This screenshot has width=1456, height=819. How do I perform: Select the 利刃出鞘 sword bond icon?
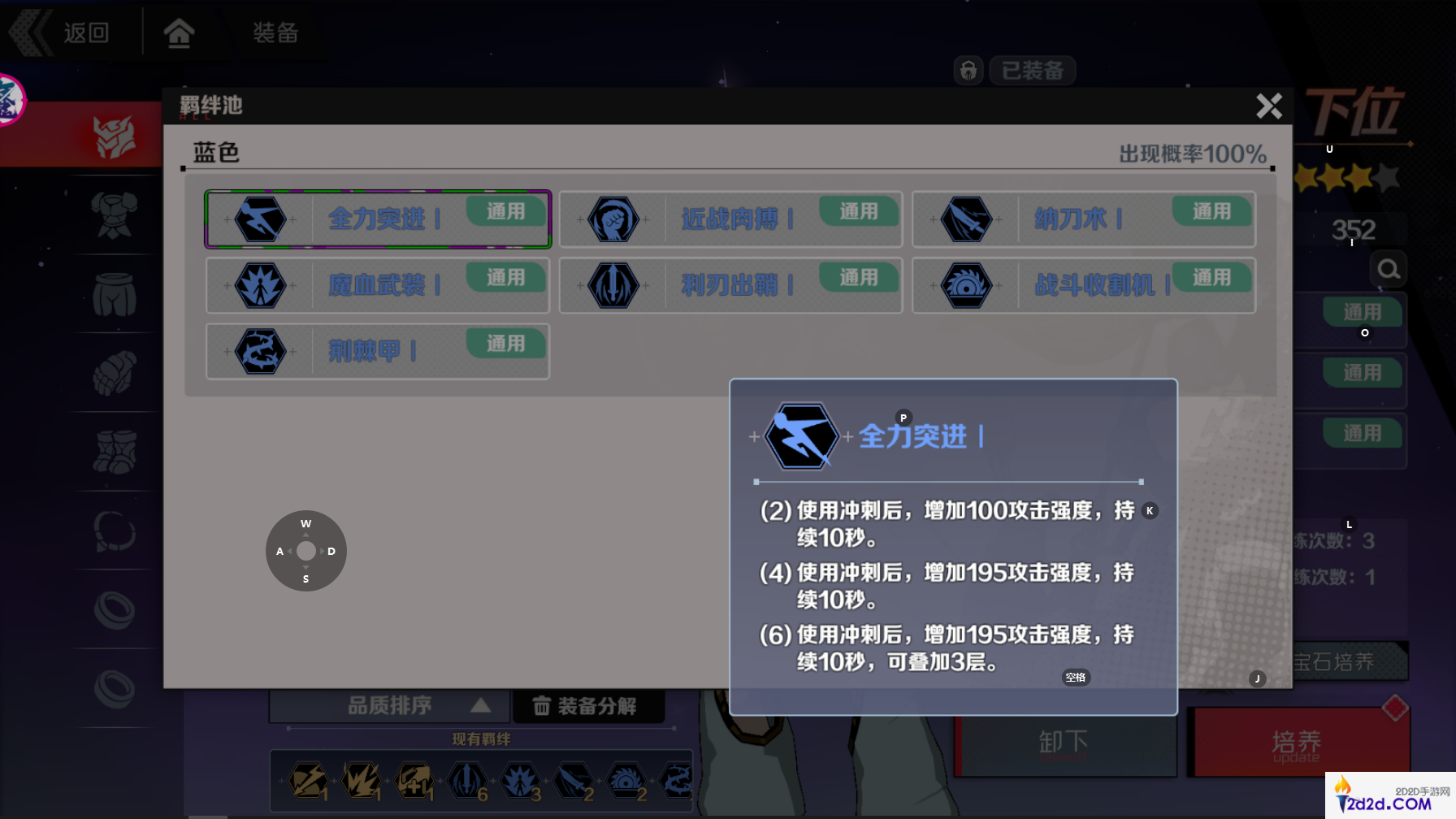pos(614,285)
